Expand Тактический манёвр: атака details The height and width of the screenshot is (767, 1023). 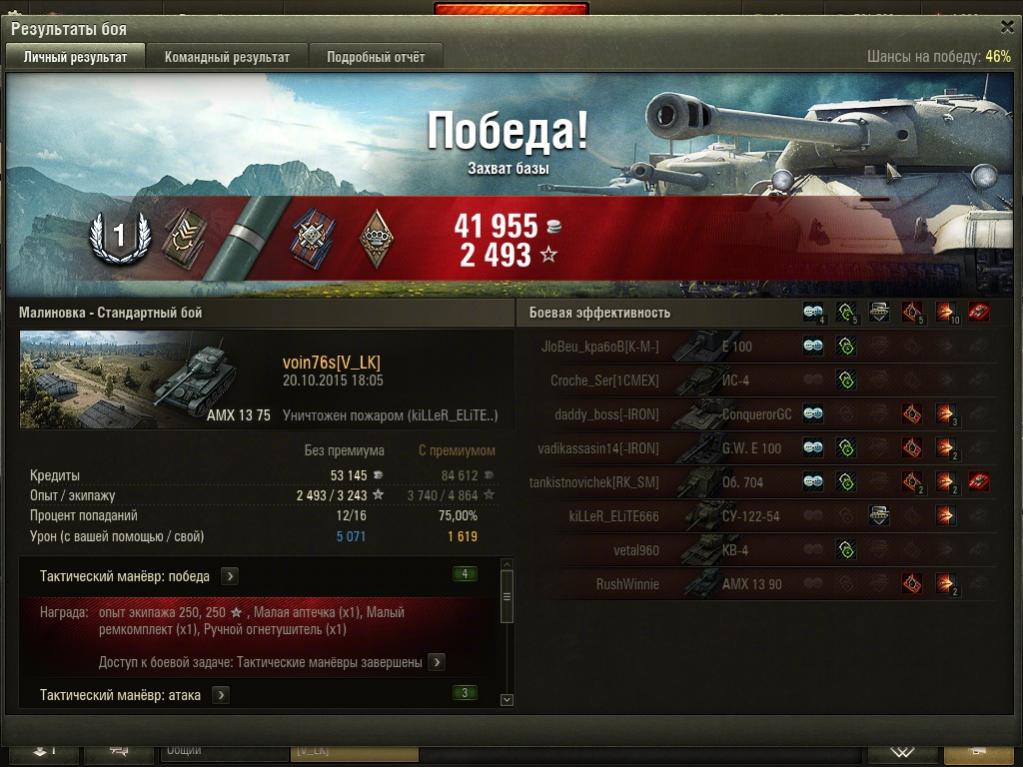pyautogui.click(x=220, y=694)
